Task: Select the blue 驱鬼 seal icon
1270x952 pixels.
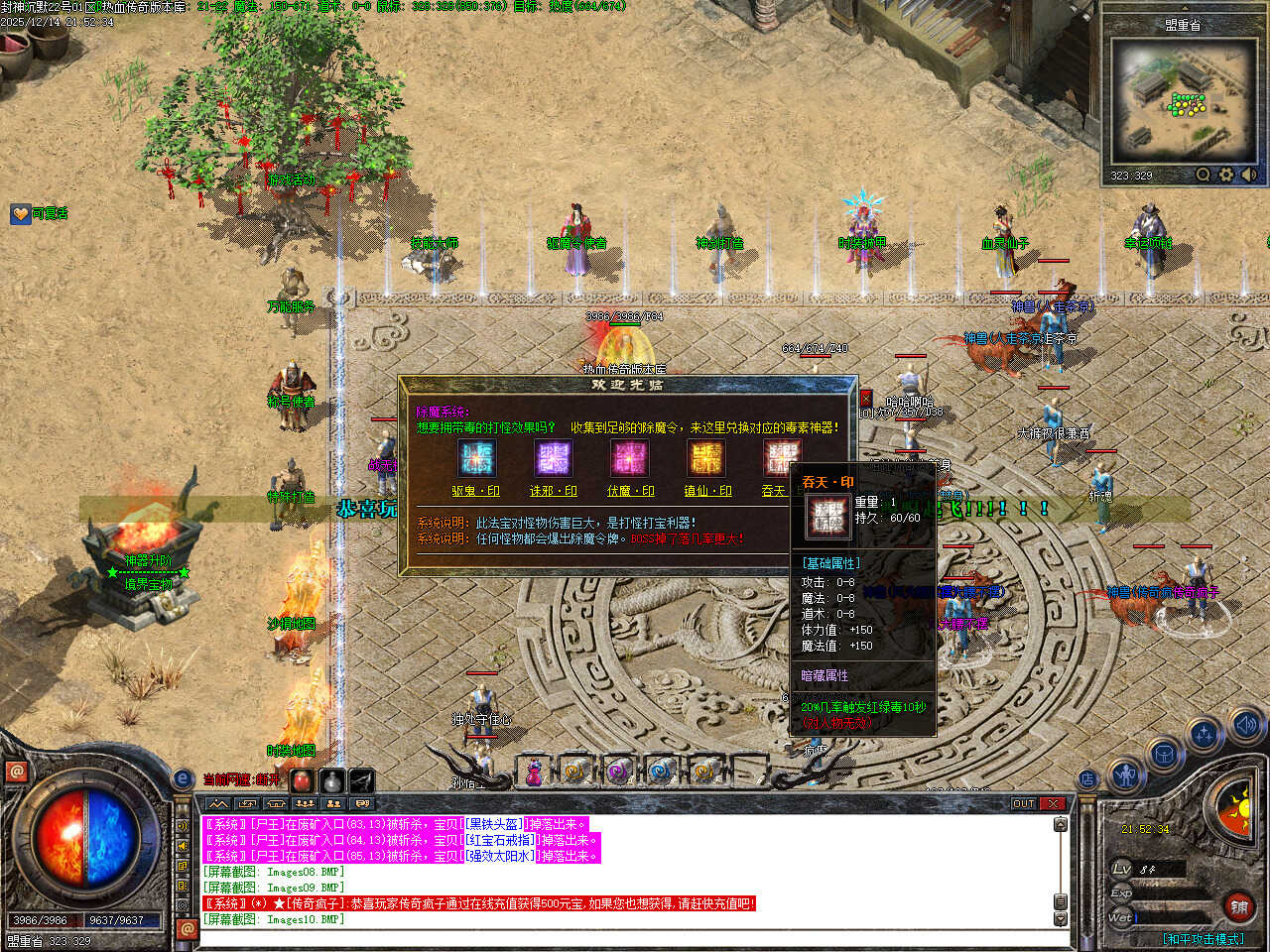Action: [x=476, y=459]
